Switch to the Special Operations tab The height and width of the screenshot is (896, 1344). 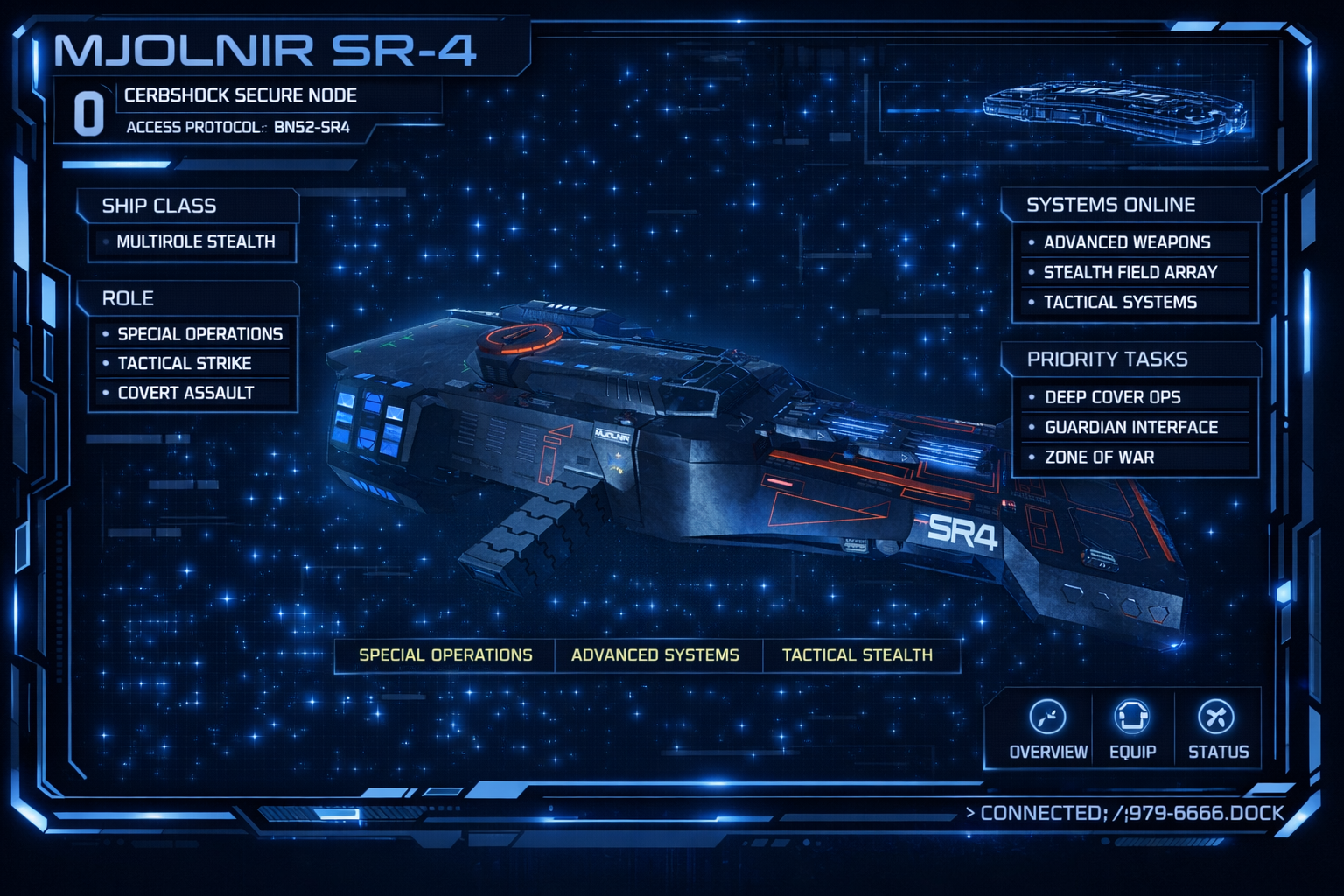tap(445, 655)
